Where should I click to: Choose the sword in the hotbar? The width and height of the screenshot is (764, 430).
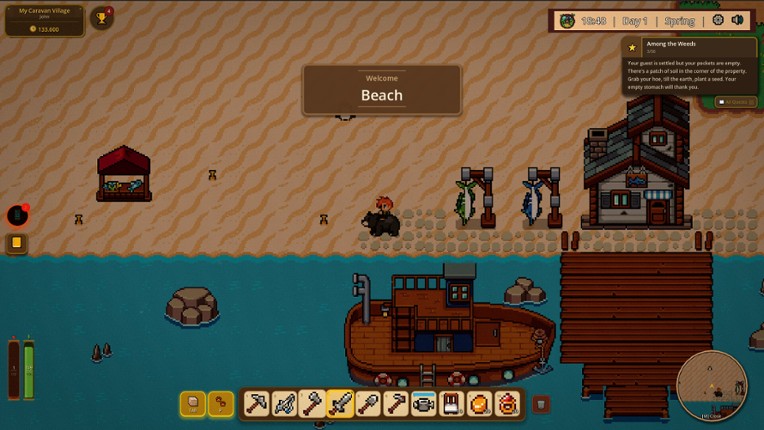tap(340, 404)
